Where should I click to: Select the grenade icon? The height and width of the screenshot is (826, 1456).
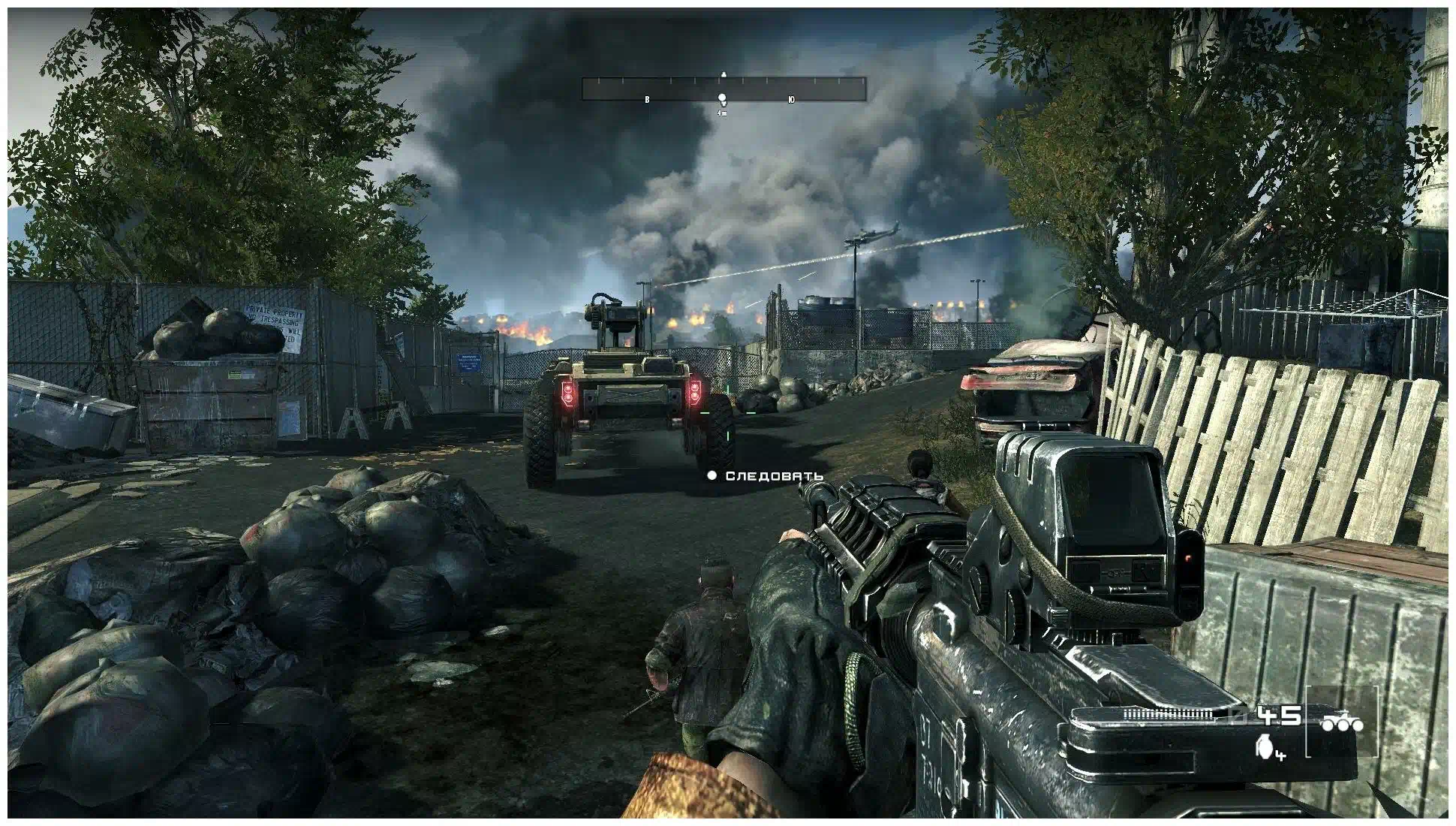click(1265, 747)
